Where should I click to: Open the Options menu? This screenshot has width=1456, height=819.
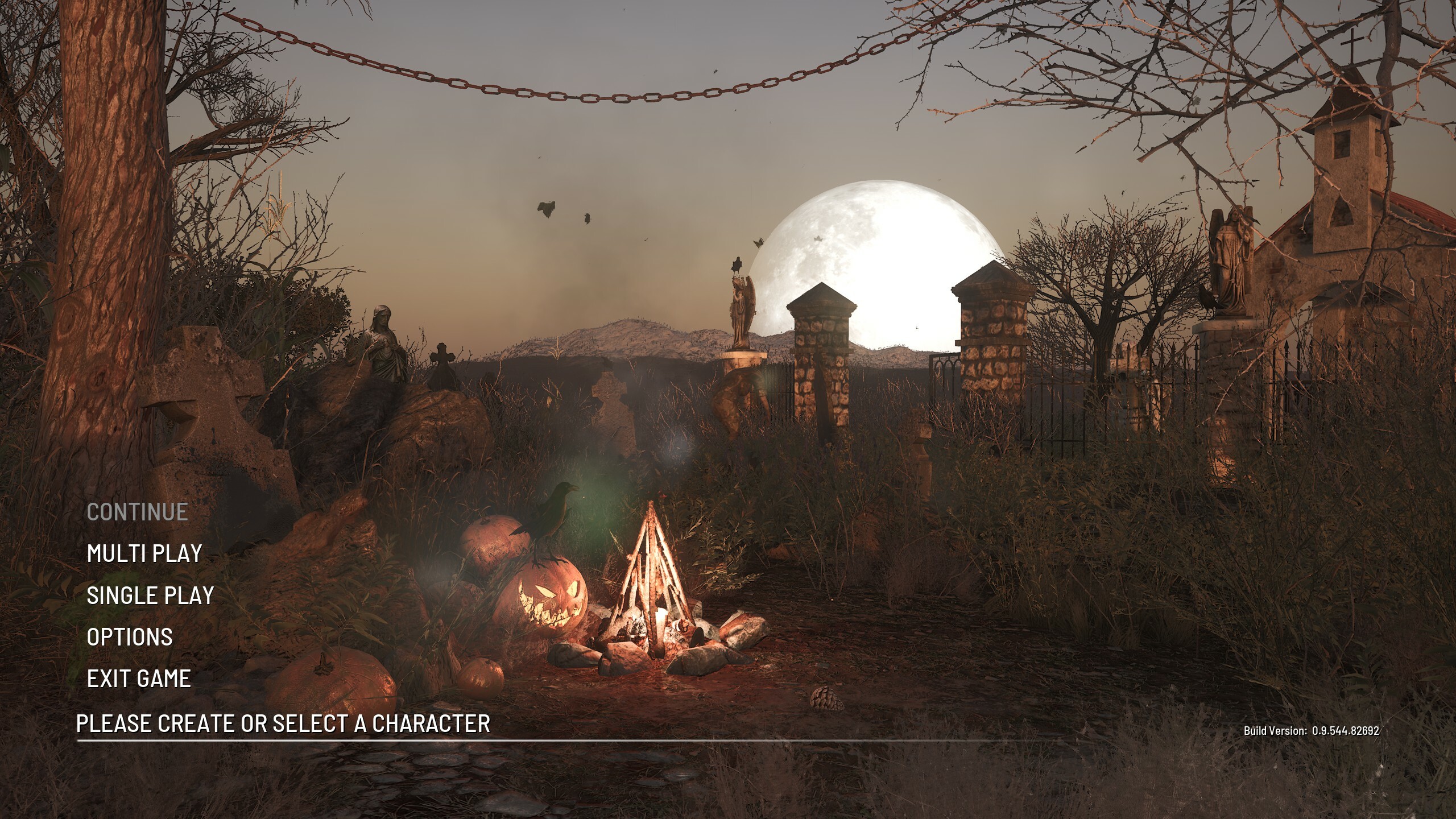click(x=130, y=637)
